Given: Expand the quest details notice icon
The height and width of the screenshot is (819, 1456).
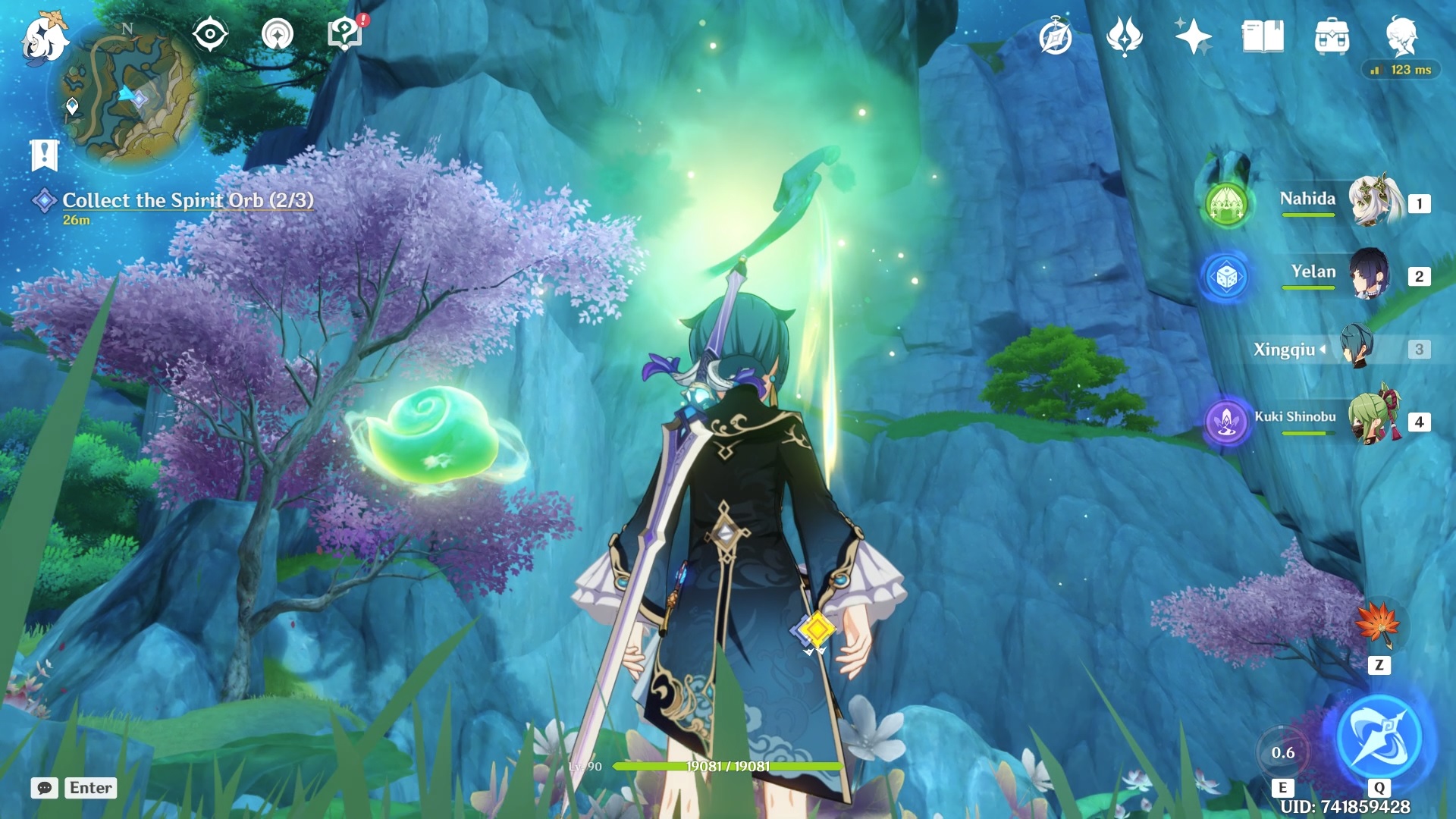Looking at the screenshot, I should (x=46, y=153).
